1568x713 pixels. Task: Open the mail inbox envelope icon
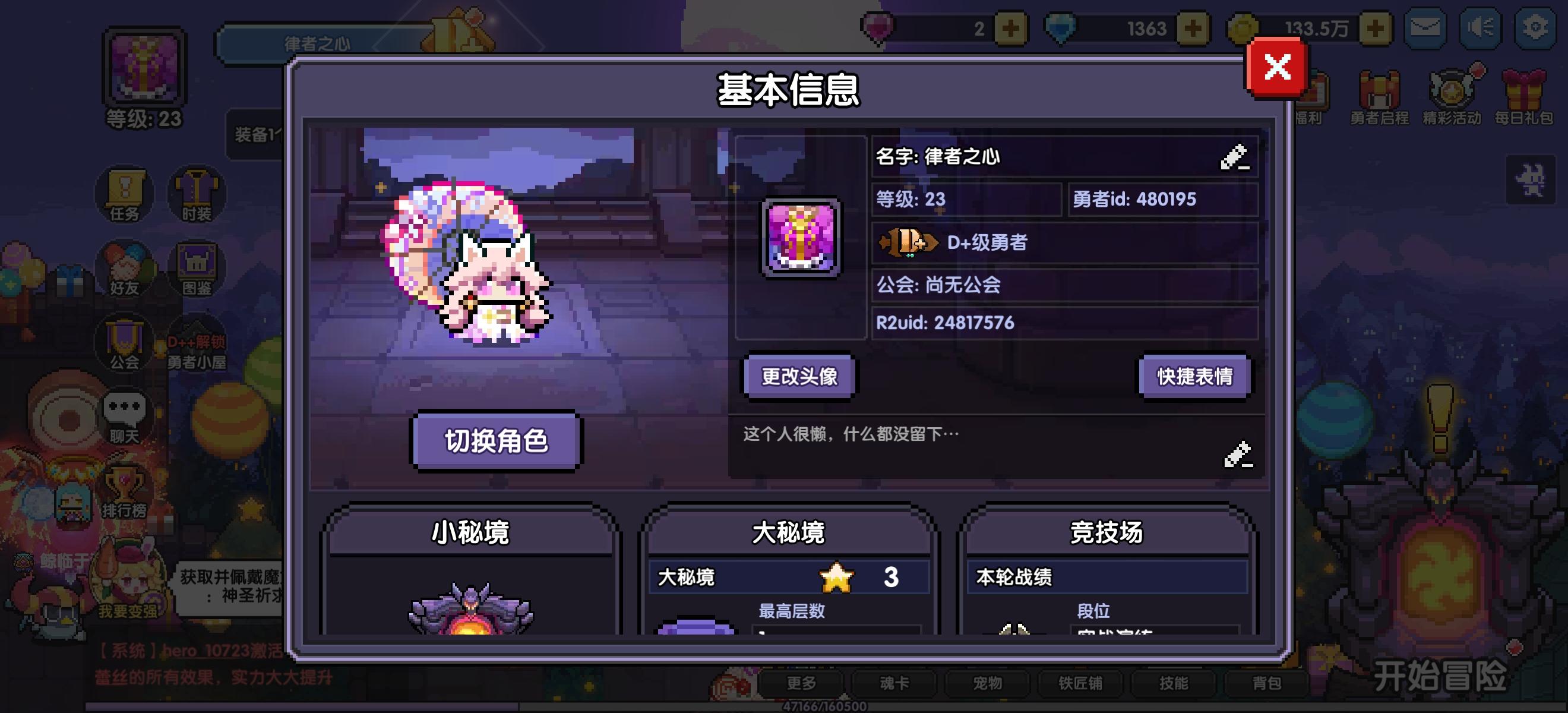(x=1426, y=27)
